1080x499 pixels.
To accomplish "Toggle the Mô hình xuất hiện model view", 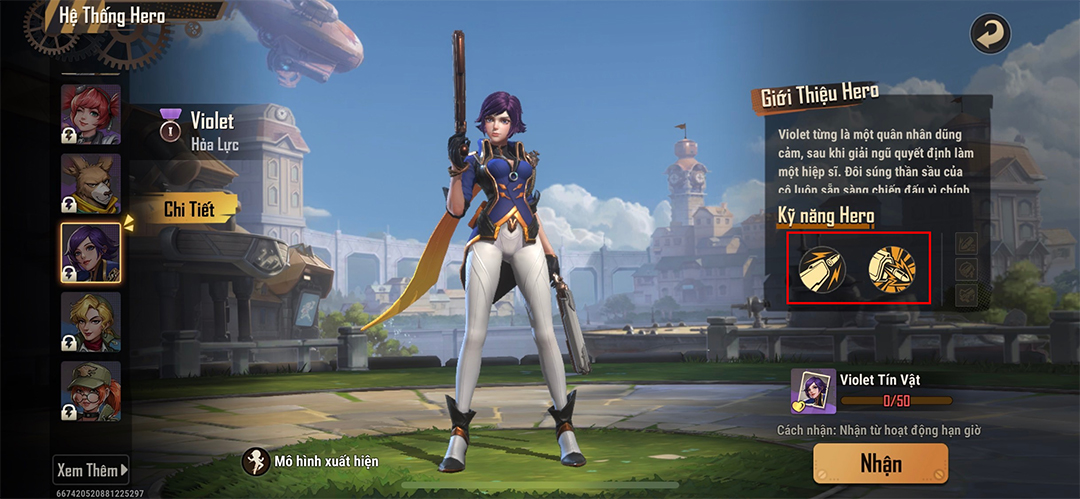I will [258, 462].
